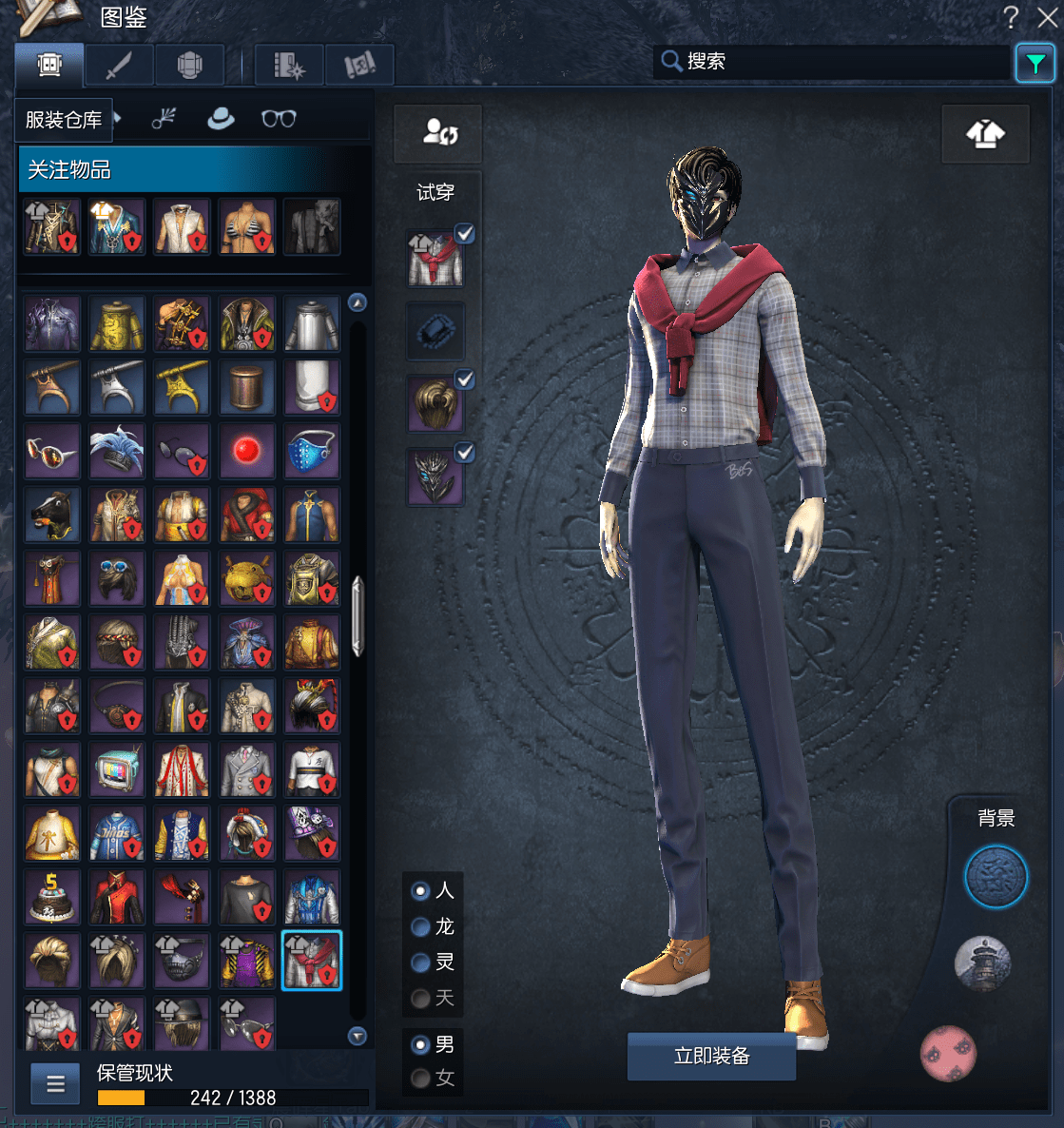The image size is (1064, 1128).
Task: Close the 图鉴 window
Action: 1048,17
